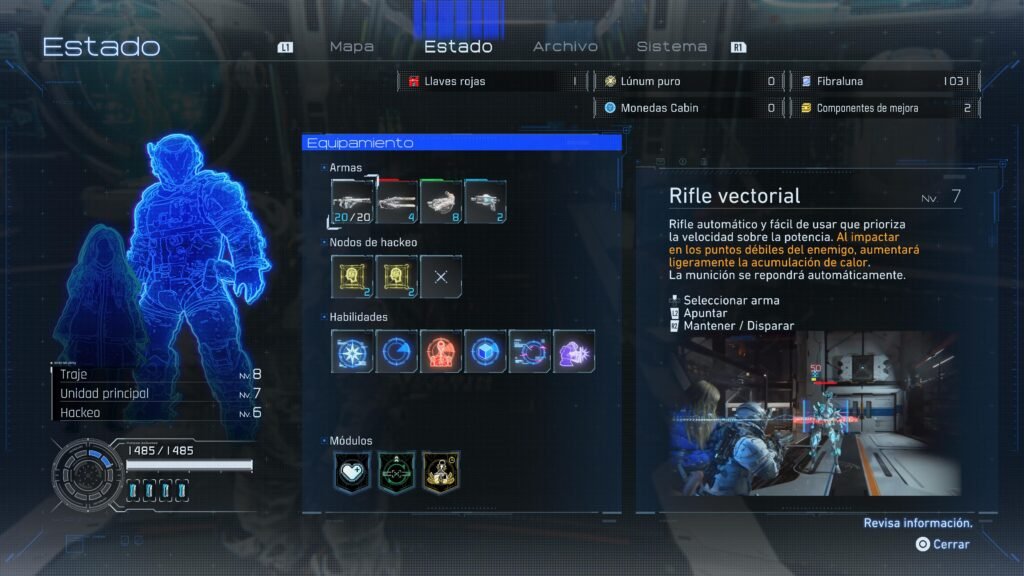This screenshot has width=1024, height=576.
Task: Select the Rifle vectorial weapon slot
Action: [x=353, y=201]
